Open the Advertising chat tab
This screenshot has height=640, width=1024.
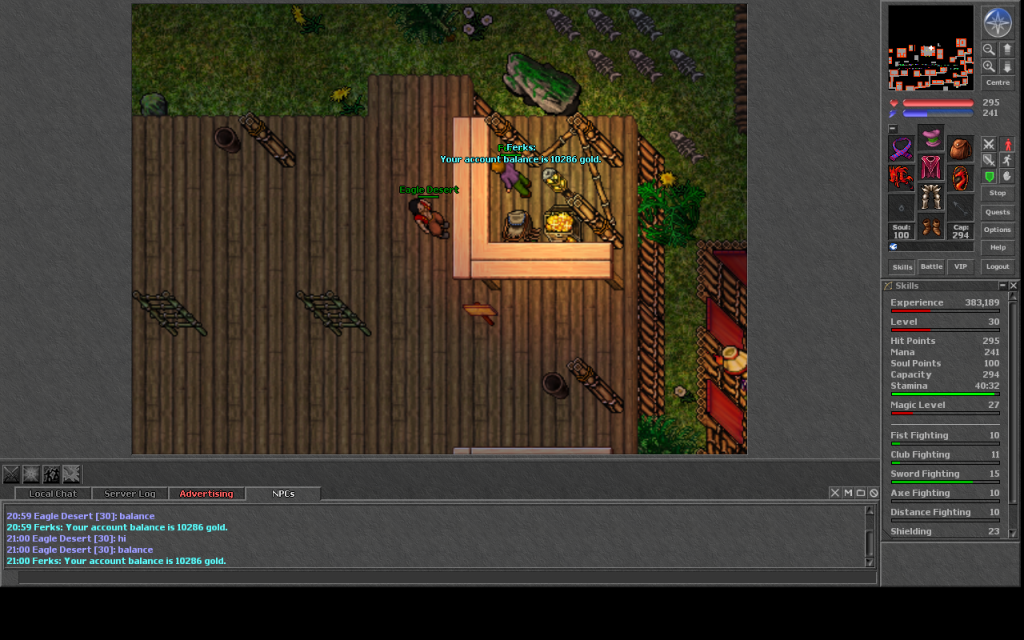(x=206, y=494)
